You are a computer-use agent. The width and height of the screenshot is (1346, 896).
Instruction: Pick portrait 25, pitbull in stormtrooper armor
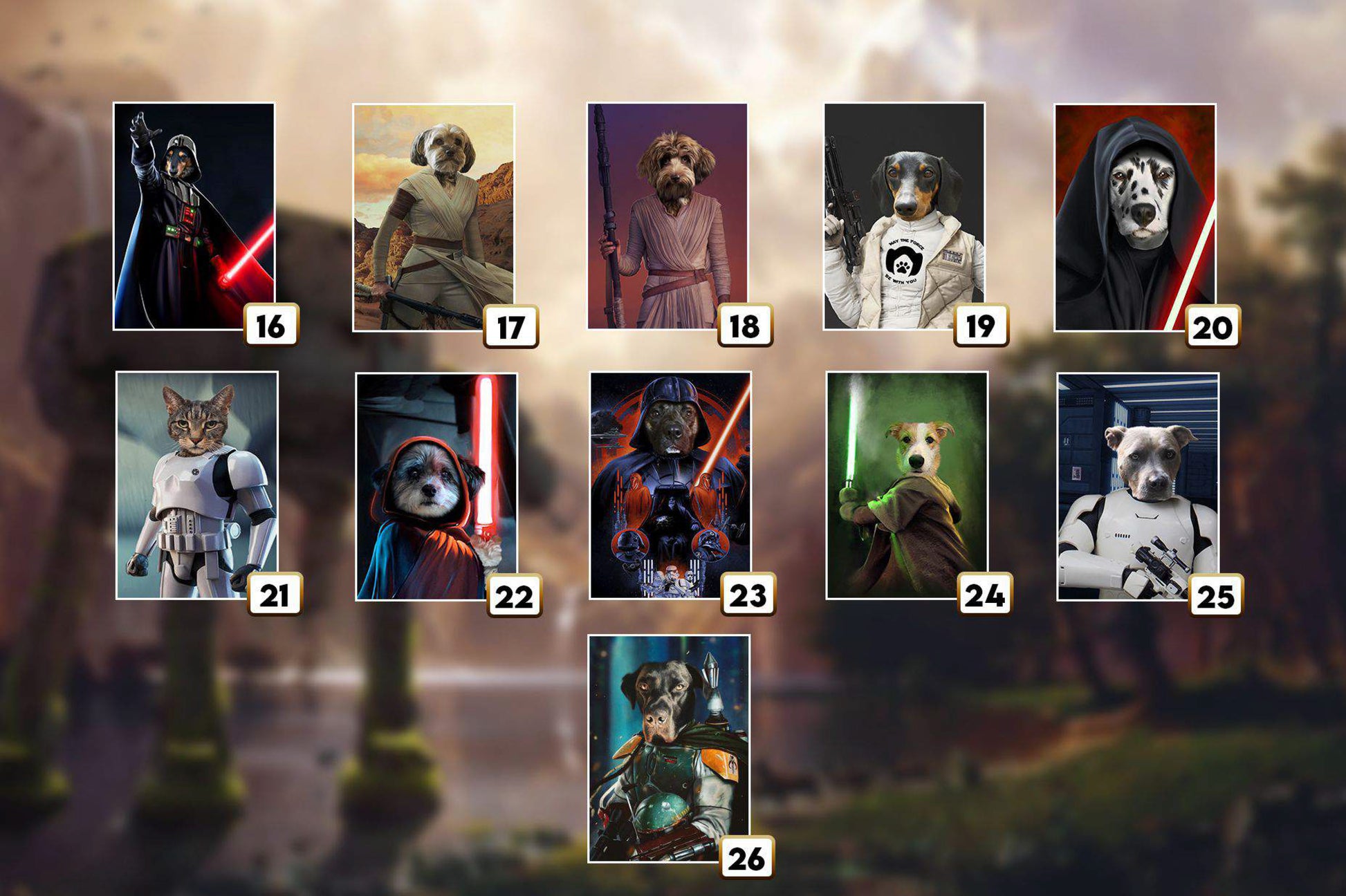pyautogui.click(x=1138, y=486)
